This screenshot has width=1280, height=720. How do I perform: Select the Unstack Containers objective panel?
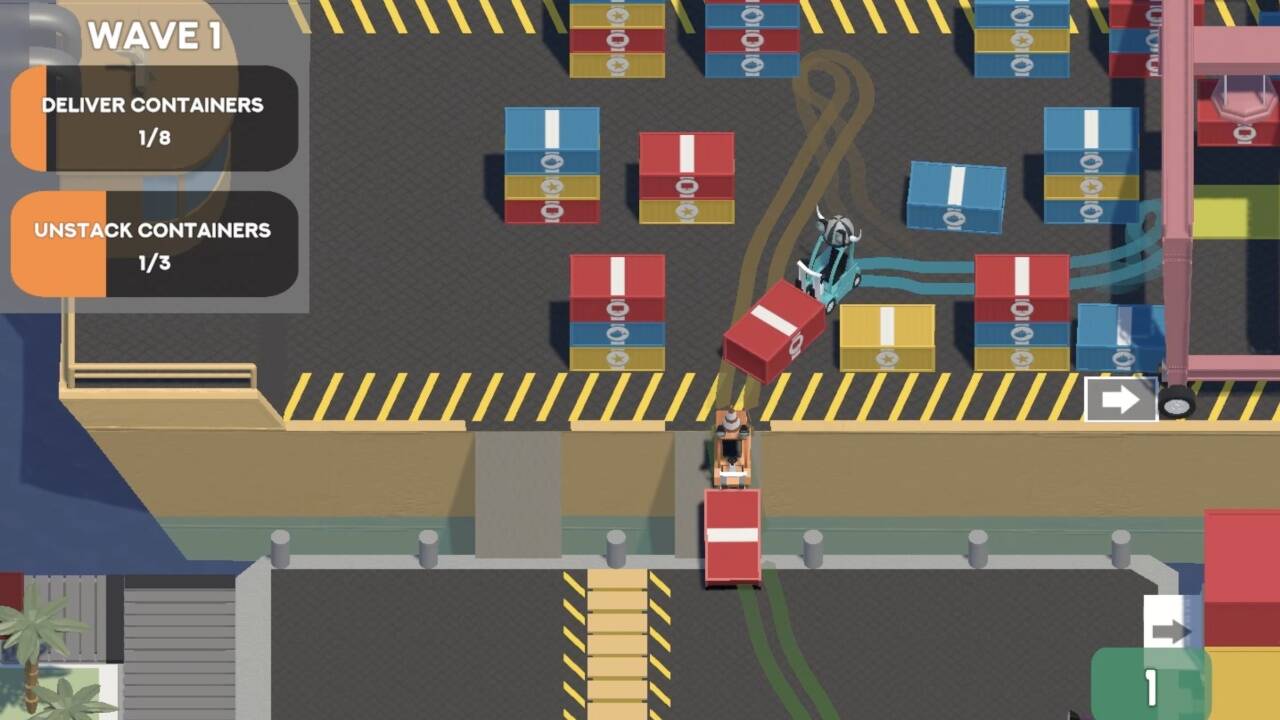154,244
